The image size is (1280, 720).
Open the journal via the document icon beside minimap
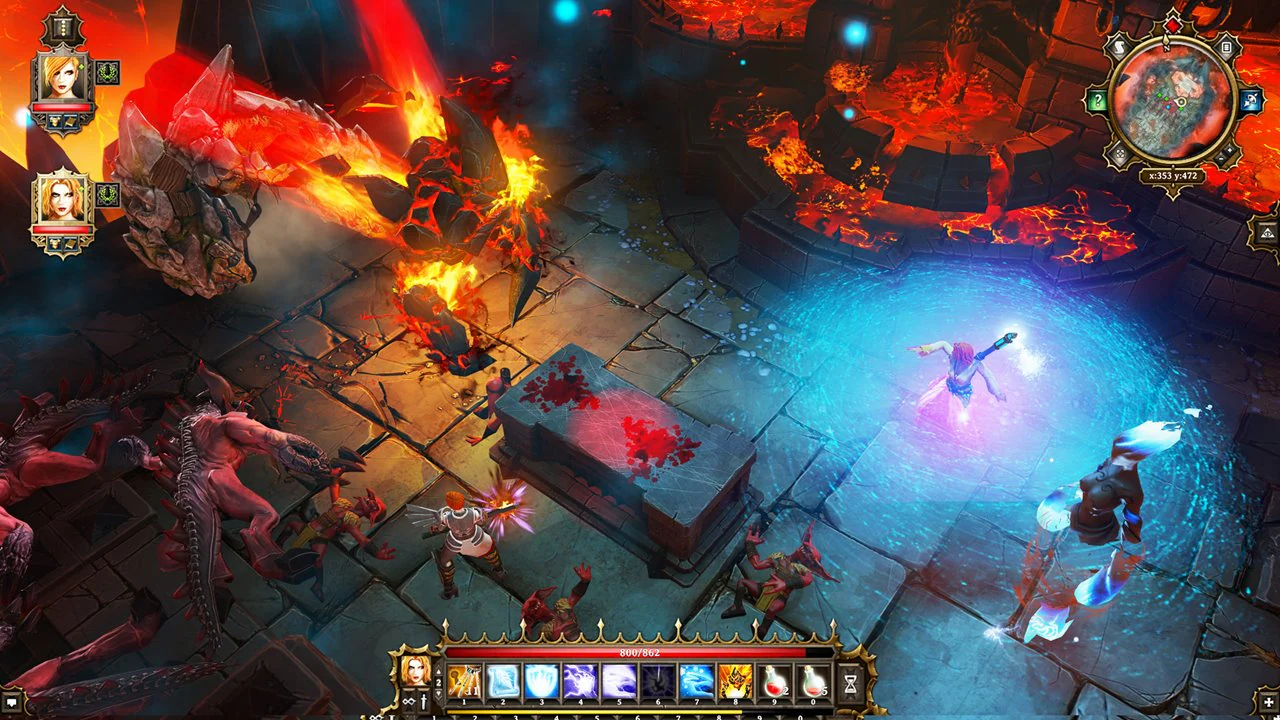pyautogui.click(x=1226, y=47)
